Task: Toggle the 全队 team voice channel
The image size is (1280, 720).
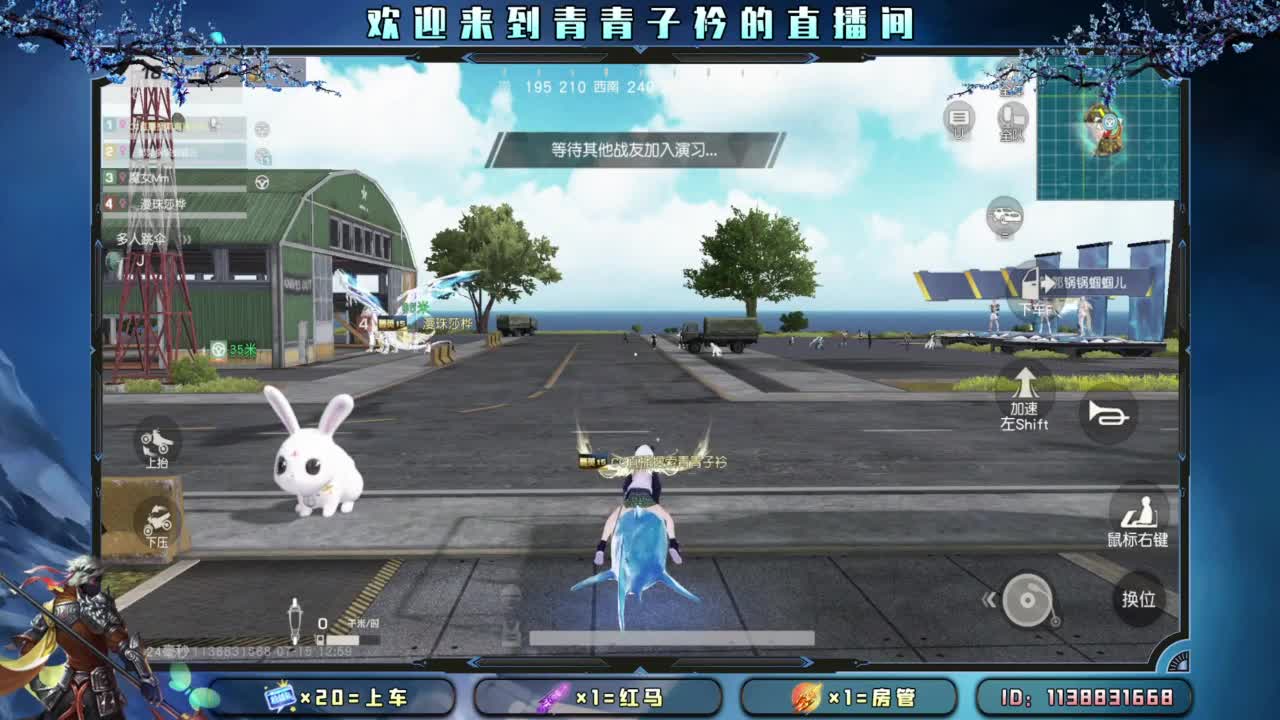Action: pos(1010,118)
